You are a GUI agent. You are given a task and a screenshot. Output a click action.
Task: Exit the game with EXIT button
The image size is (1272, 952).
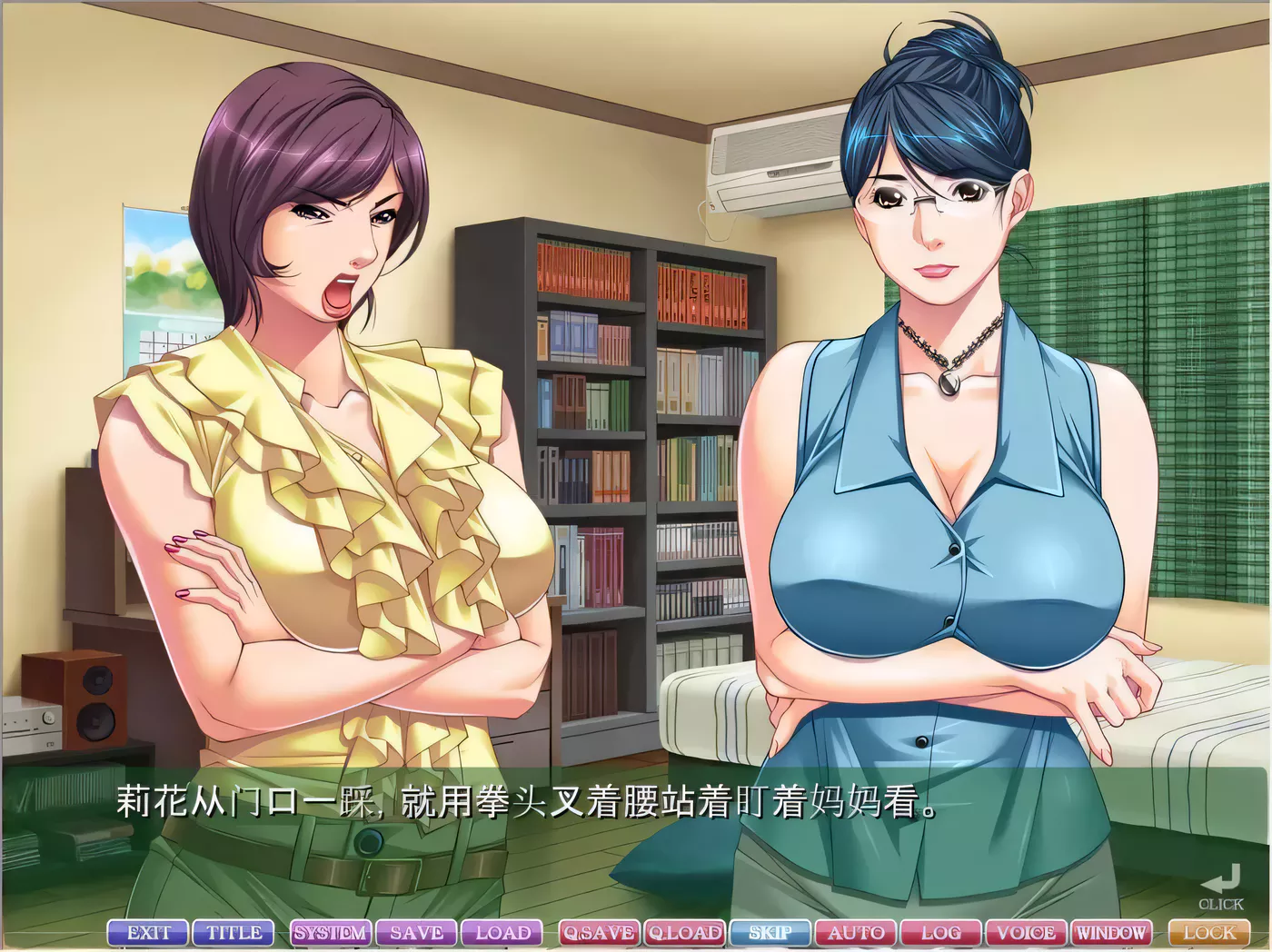click(149, 933)
